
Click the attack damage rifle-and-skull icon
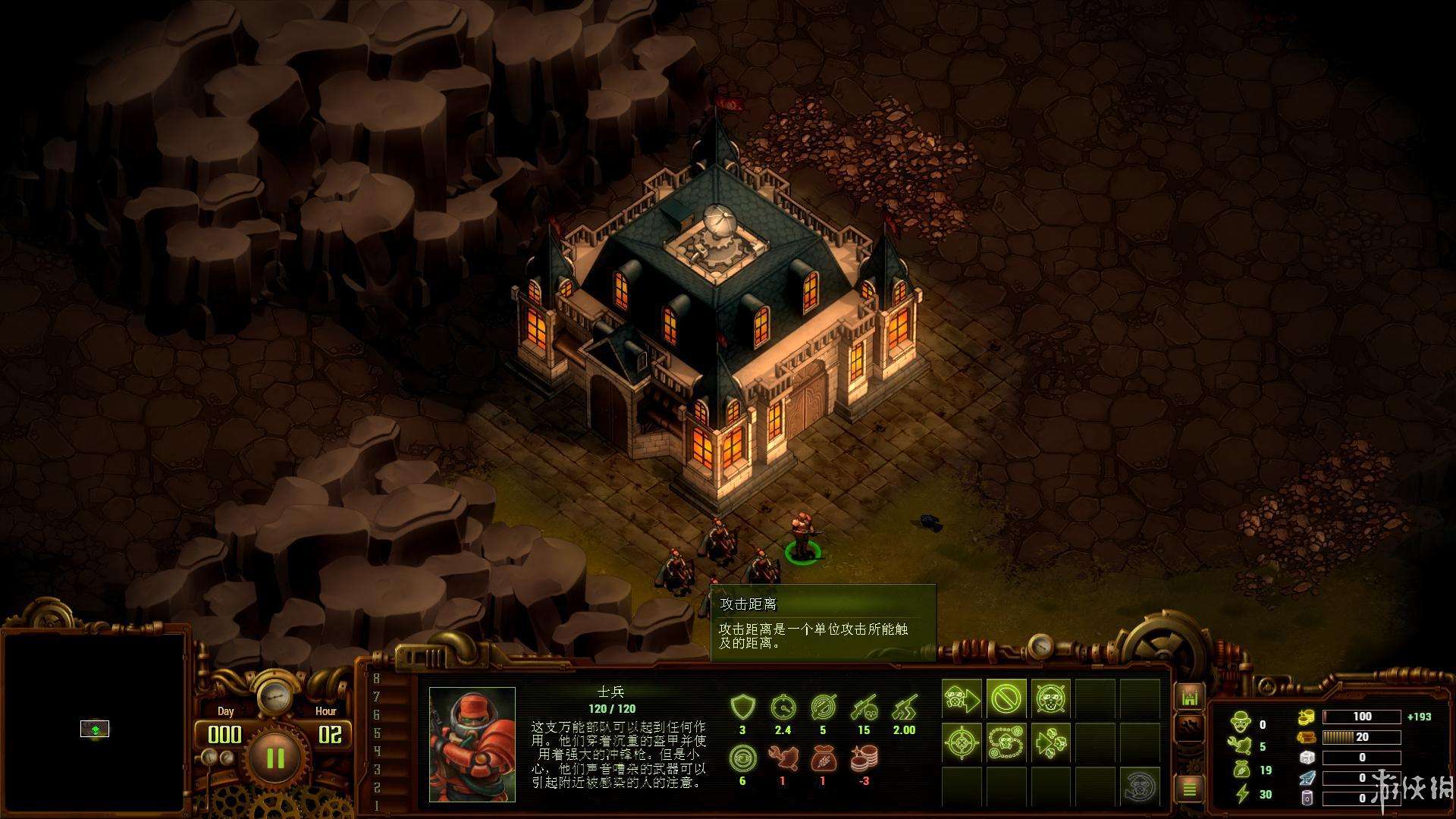coord(864,708)
